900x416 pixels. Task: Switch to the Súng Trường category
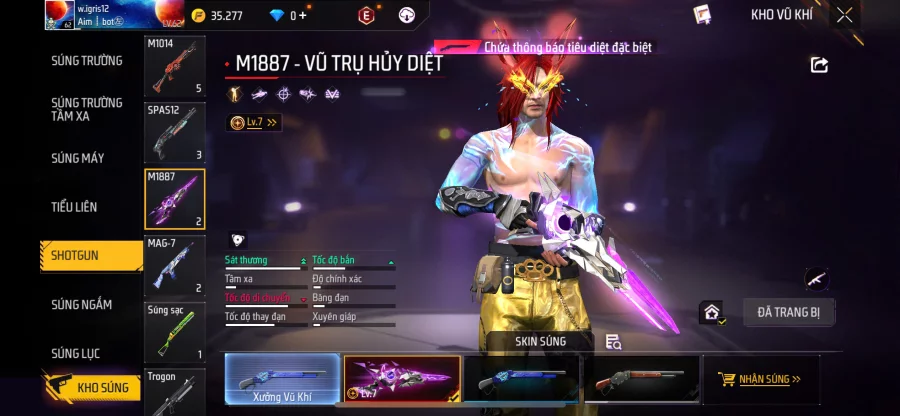click(x=87, y=61)
